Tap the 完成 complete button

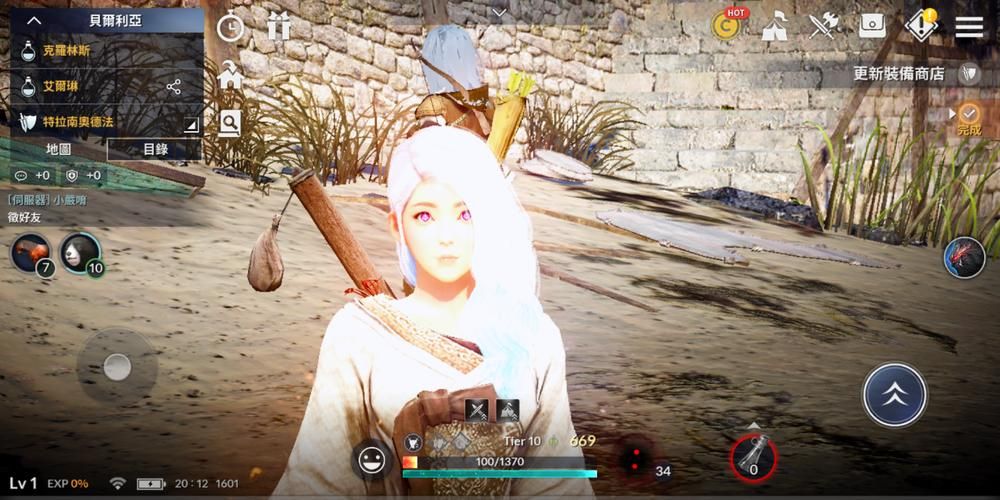968,118
